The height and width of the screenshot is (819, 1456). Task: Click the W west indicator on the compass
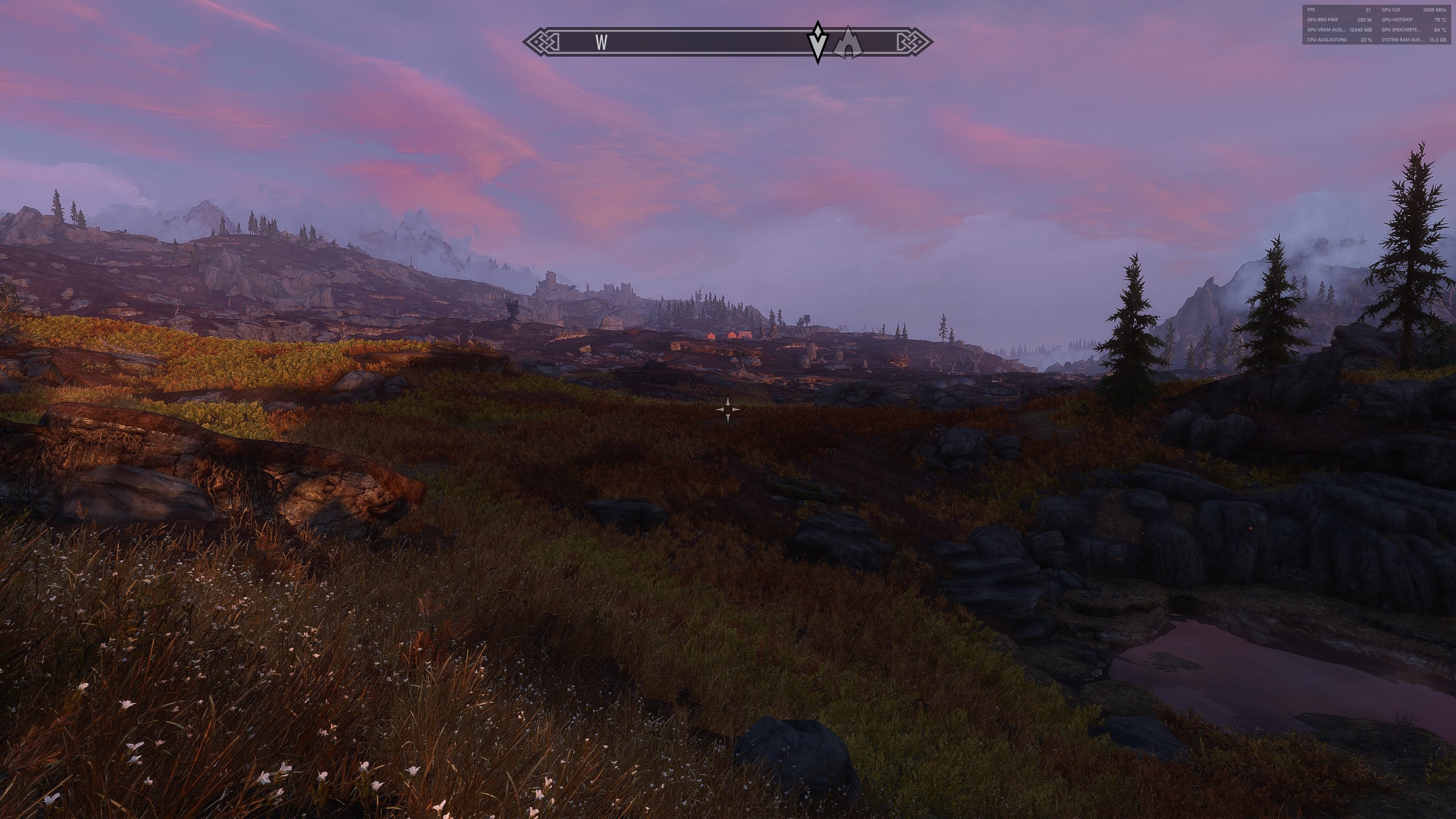(601, 42)
